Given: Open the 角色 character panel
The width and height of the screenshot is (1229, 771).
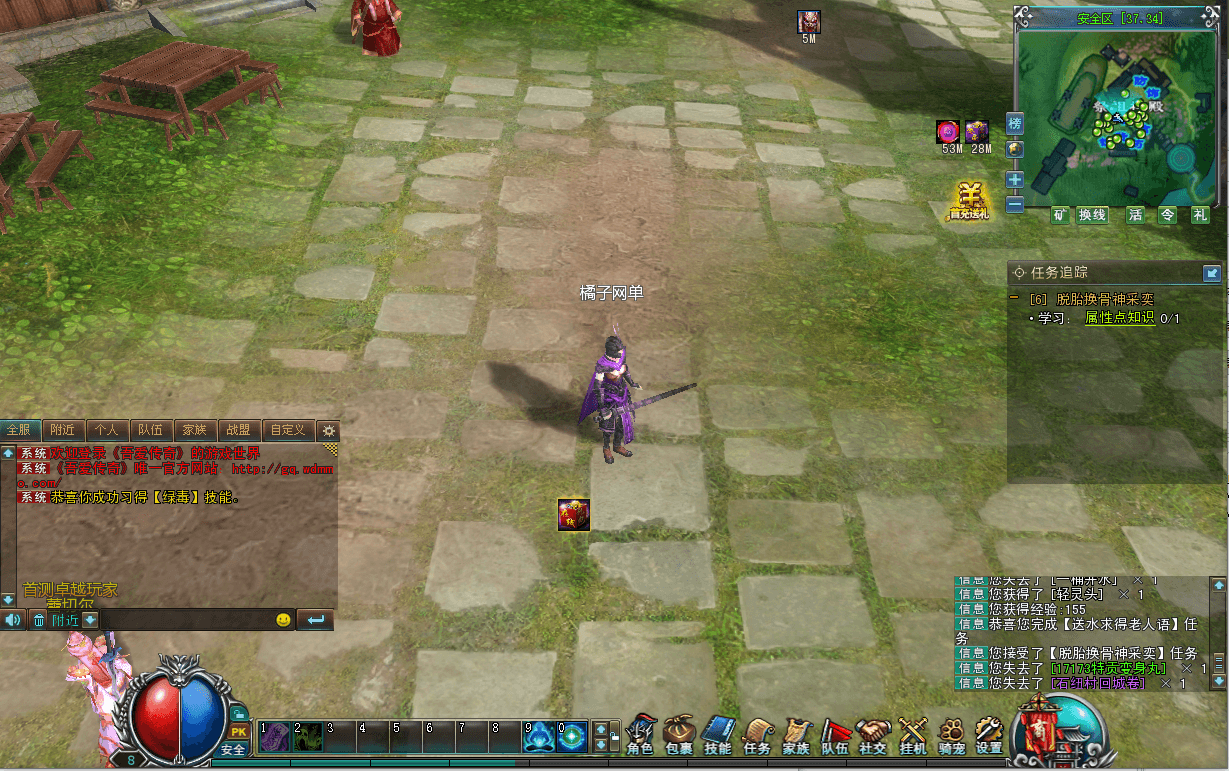Looking at the screenshot, I should point(640,734).
